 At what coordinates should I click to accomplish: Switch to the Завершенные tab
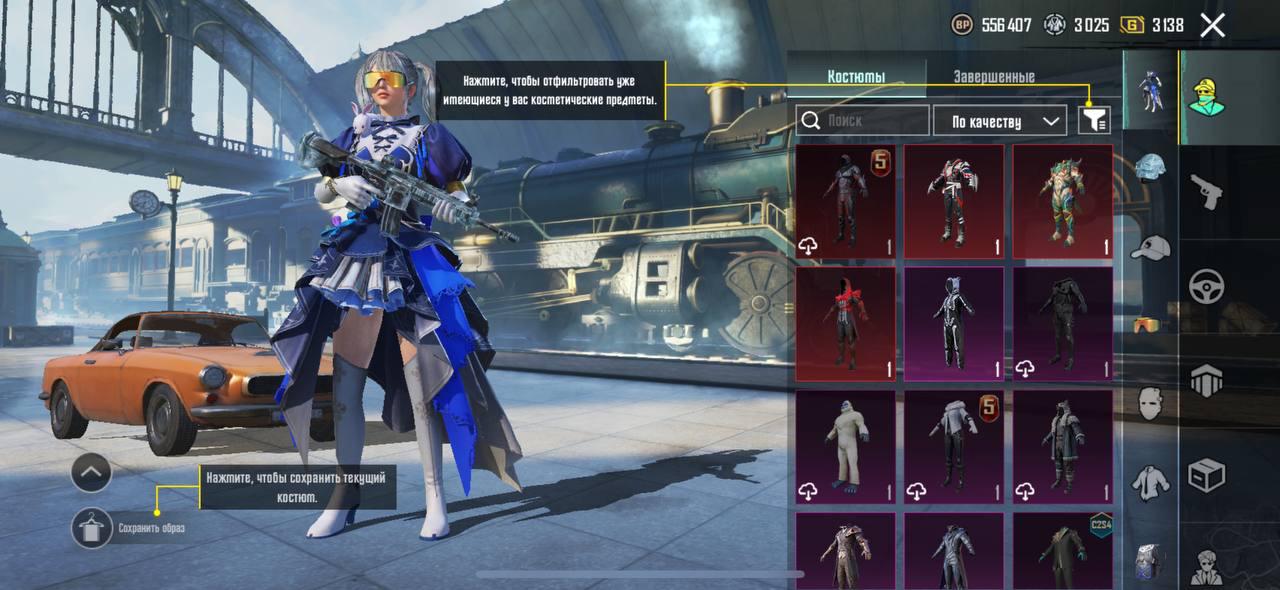point(993,77)
